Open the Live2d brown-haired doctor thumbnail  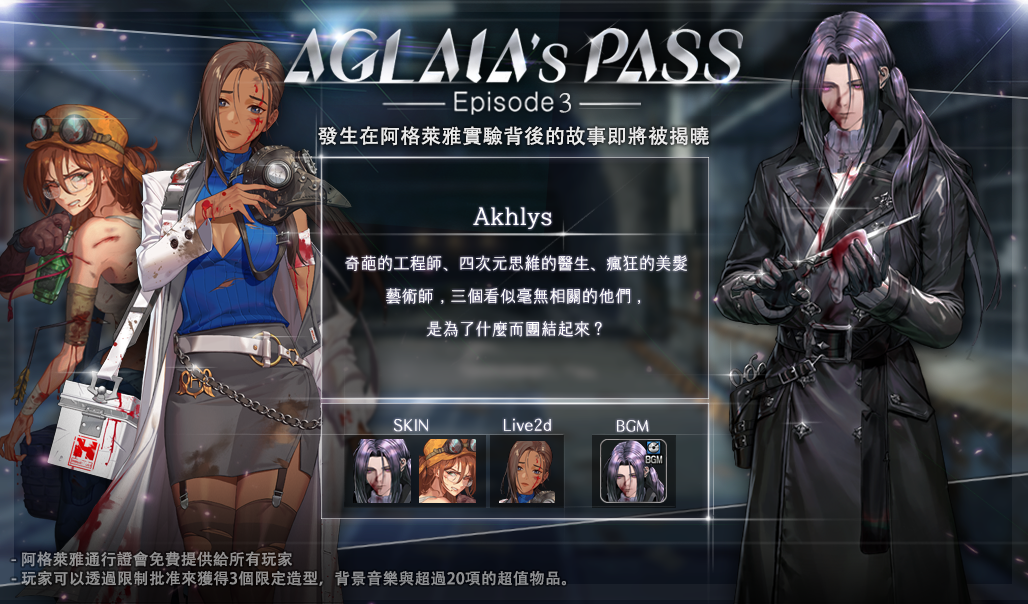pos(526,471)
